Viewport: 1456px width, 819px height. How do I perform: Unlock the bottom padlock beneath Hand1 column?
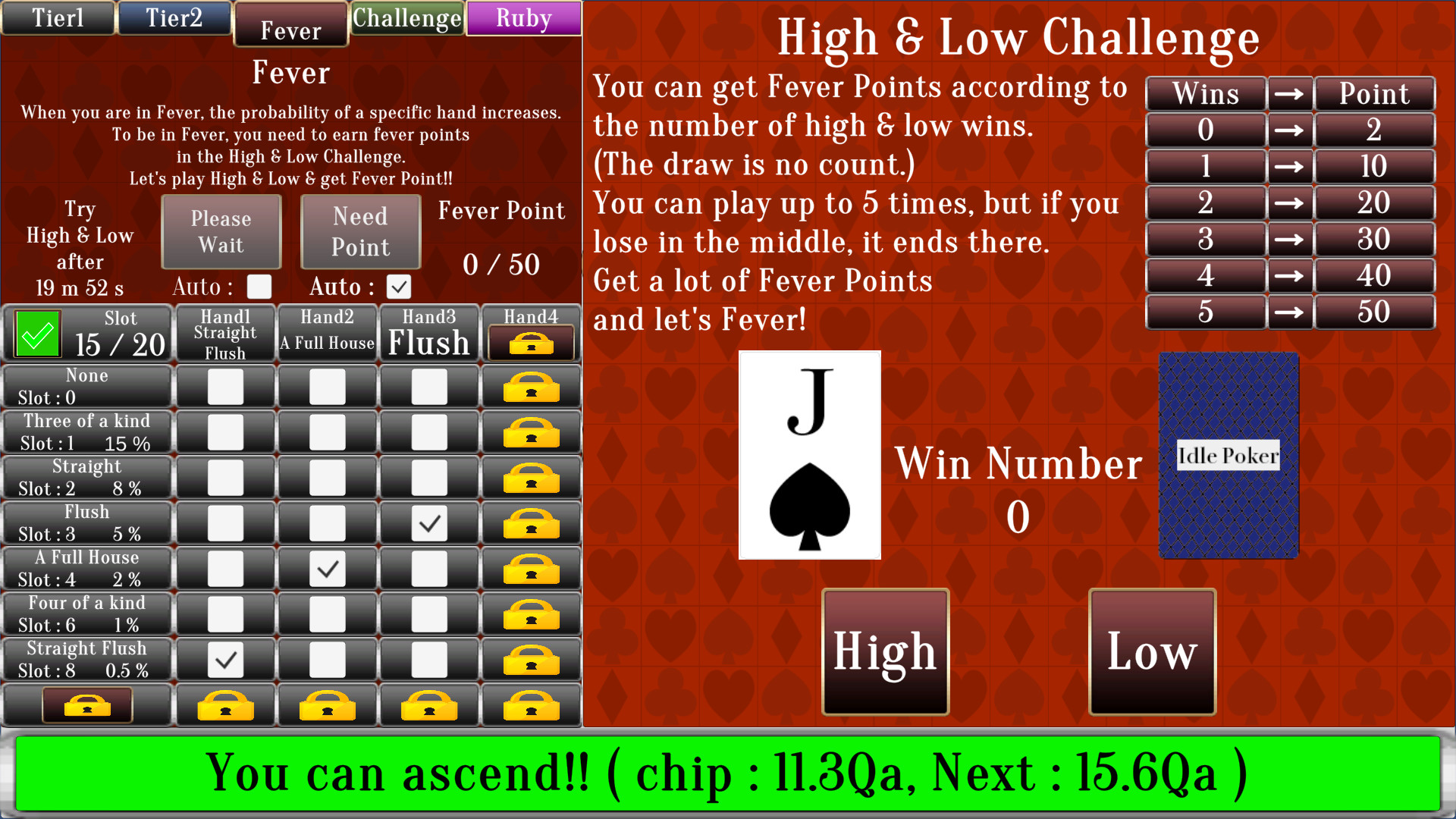click(x=224, y=704)
